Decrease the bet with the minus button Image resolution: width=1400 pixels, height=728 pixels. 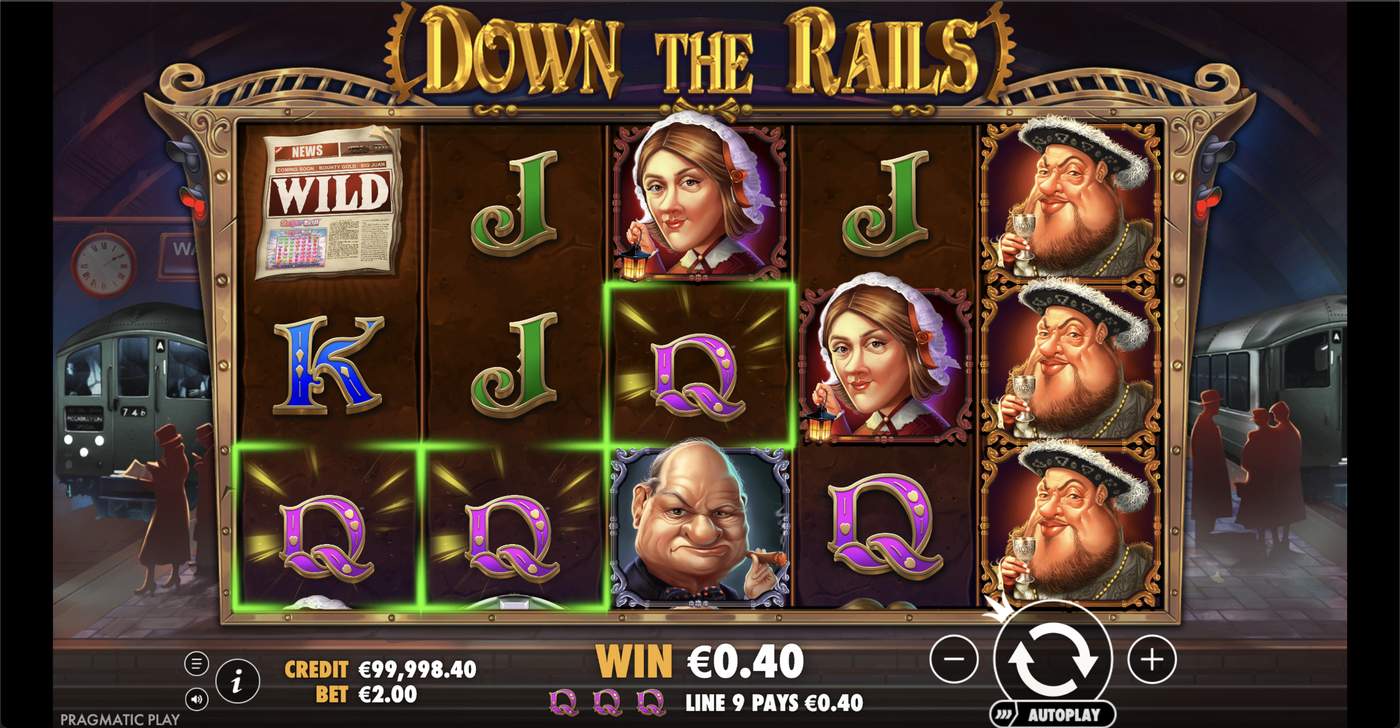point(956,659)
